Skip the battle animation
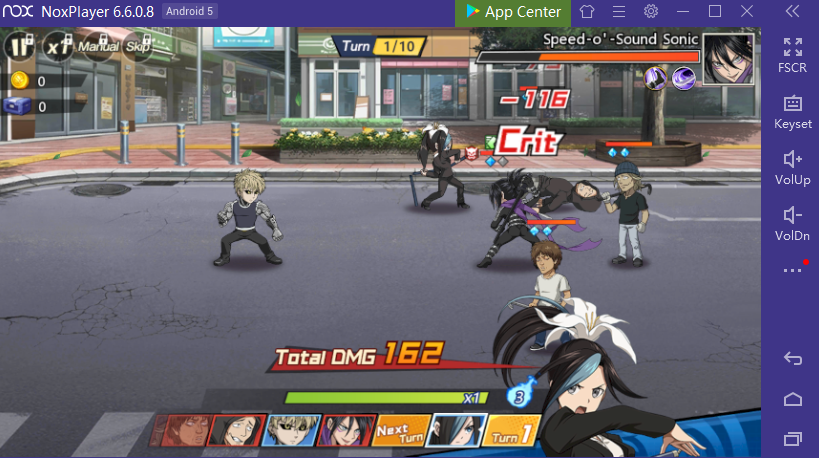Viewport: 819px width, 458px height. [137, 46]
